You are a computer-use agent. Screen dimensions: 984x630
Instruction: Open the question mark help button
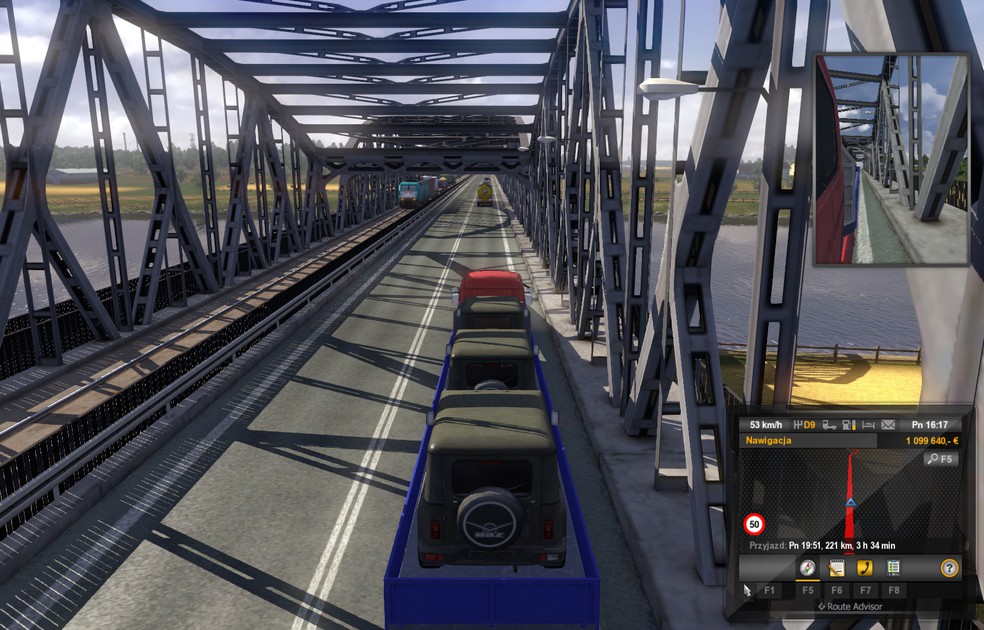pyautogui.click(x=949, y=568)
